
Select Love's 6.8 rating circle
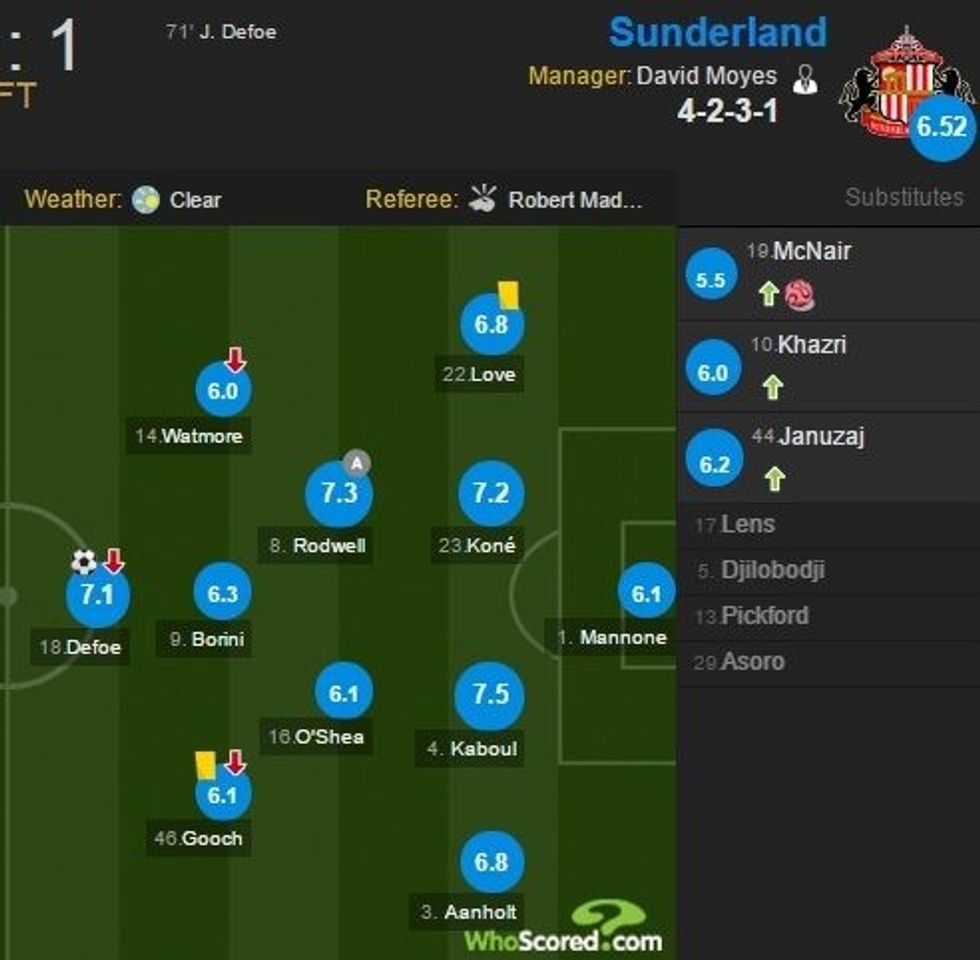pos(491,325)
